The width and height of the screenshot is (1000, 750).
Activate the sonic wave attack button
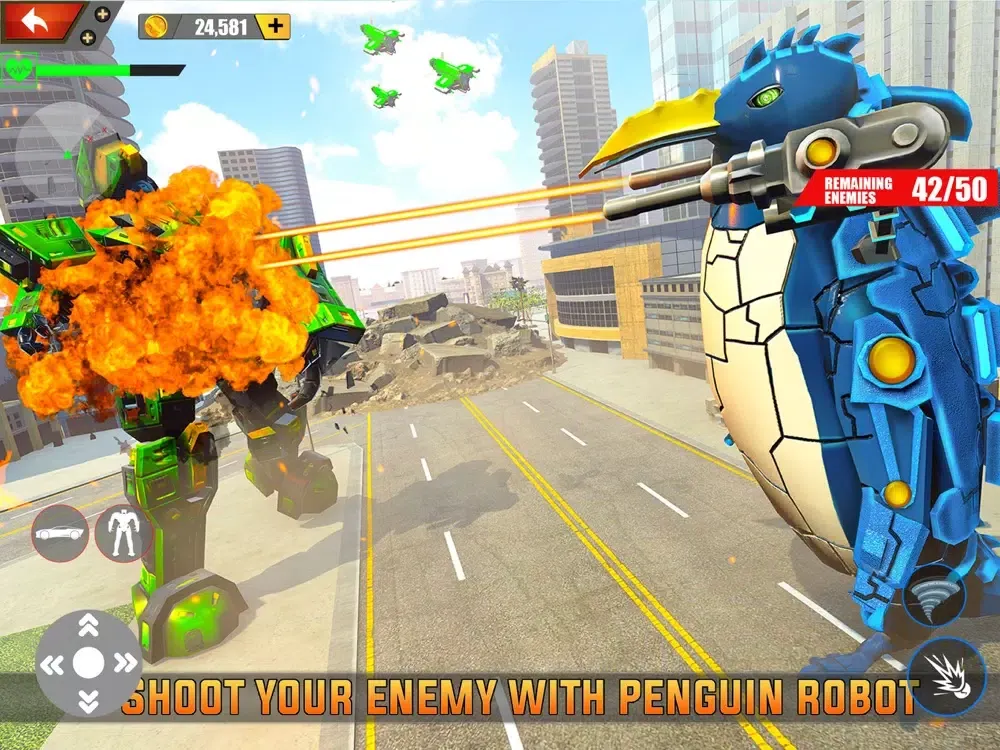933,597
